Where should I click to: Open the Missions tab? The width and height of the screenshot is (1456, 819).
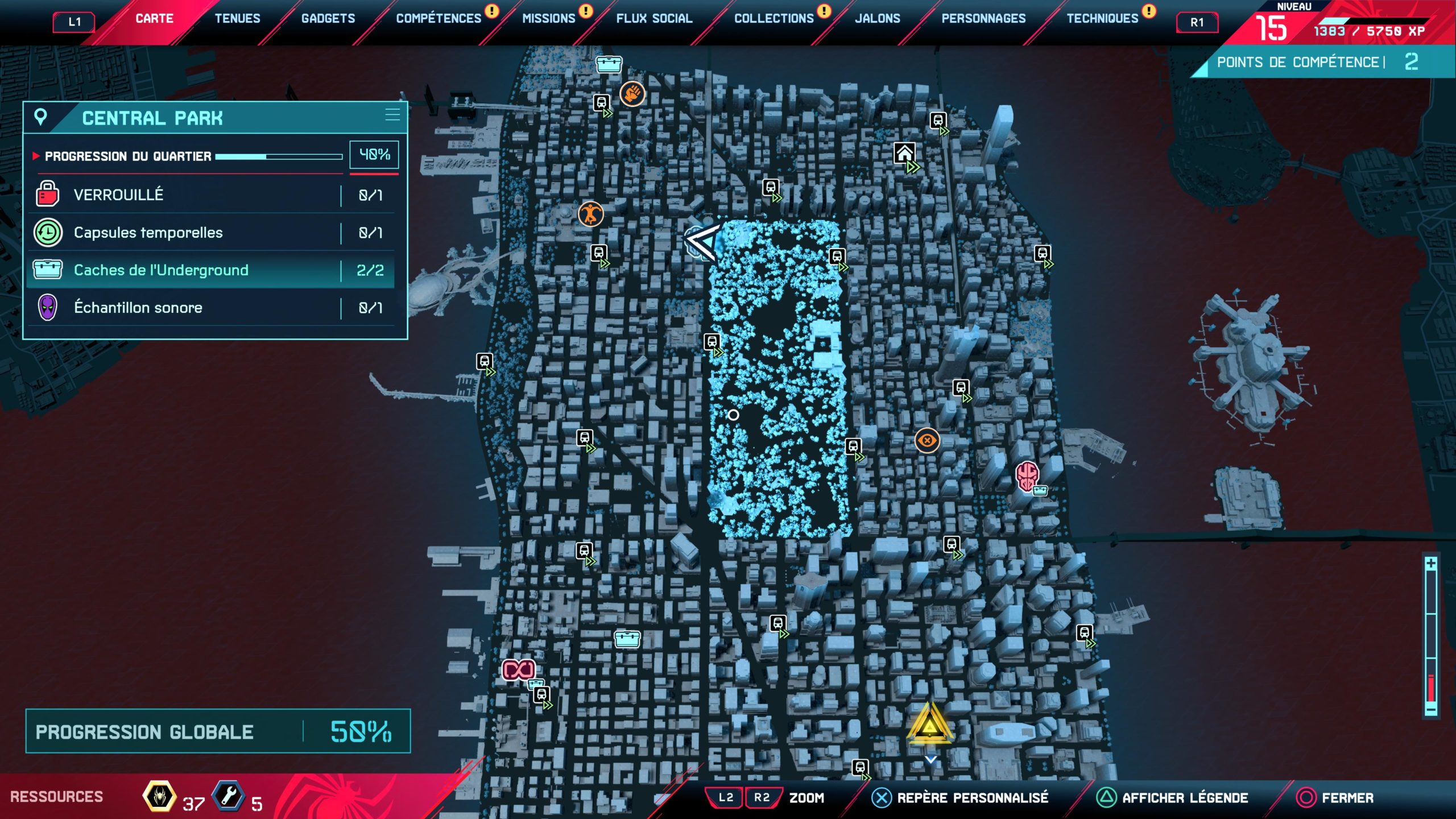pos(549,19)
